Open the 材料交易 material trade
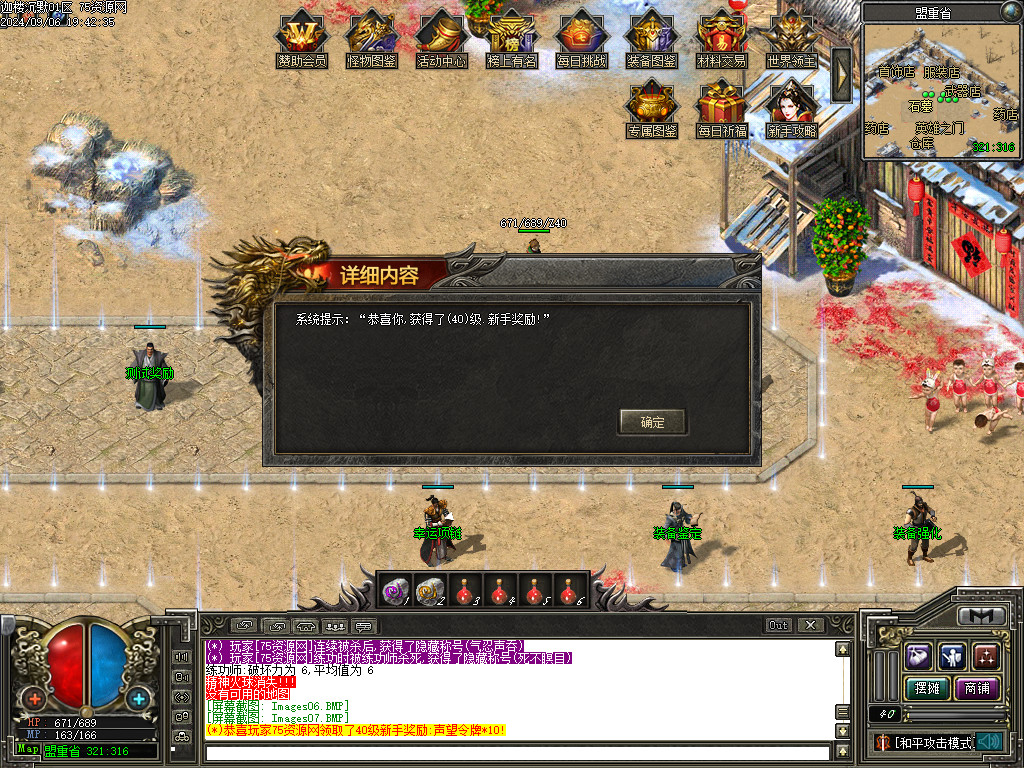This screenshot has height=768, width=1024. tap(722, 38)
